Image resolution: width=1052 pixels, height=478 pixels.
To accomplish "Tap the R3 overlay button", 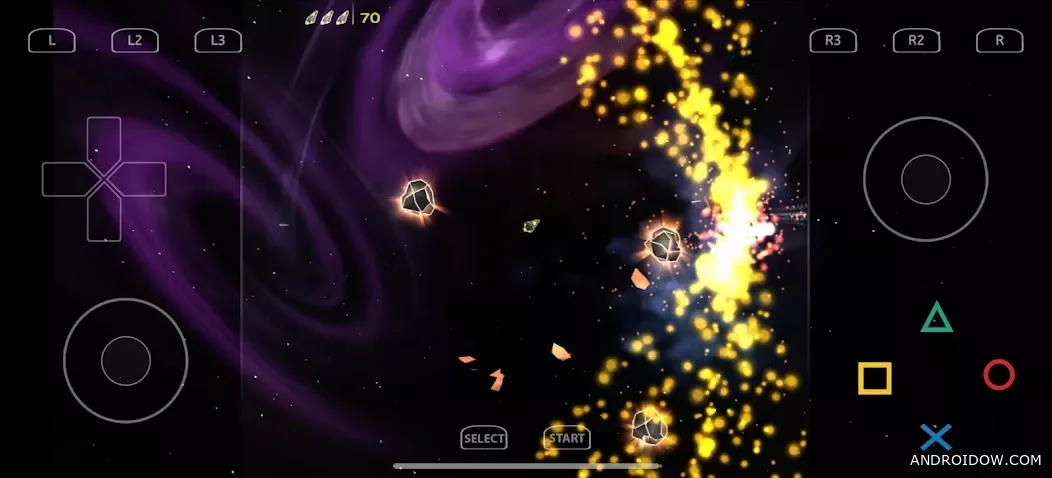I will (833, 41).
